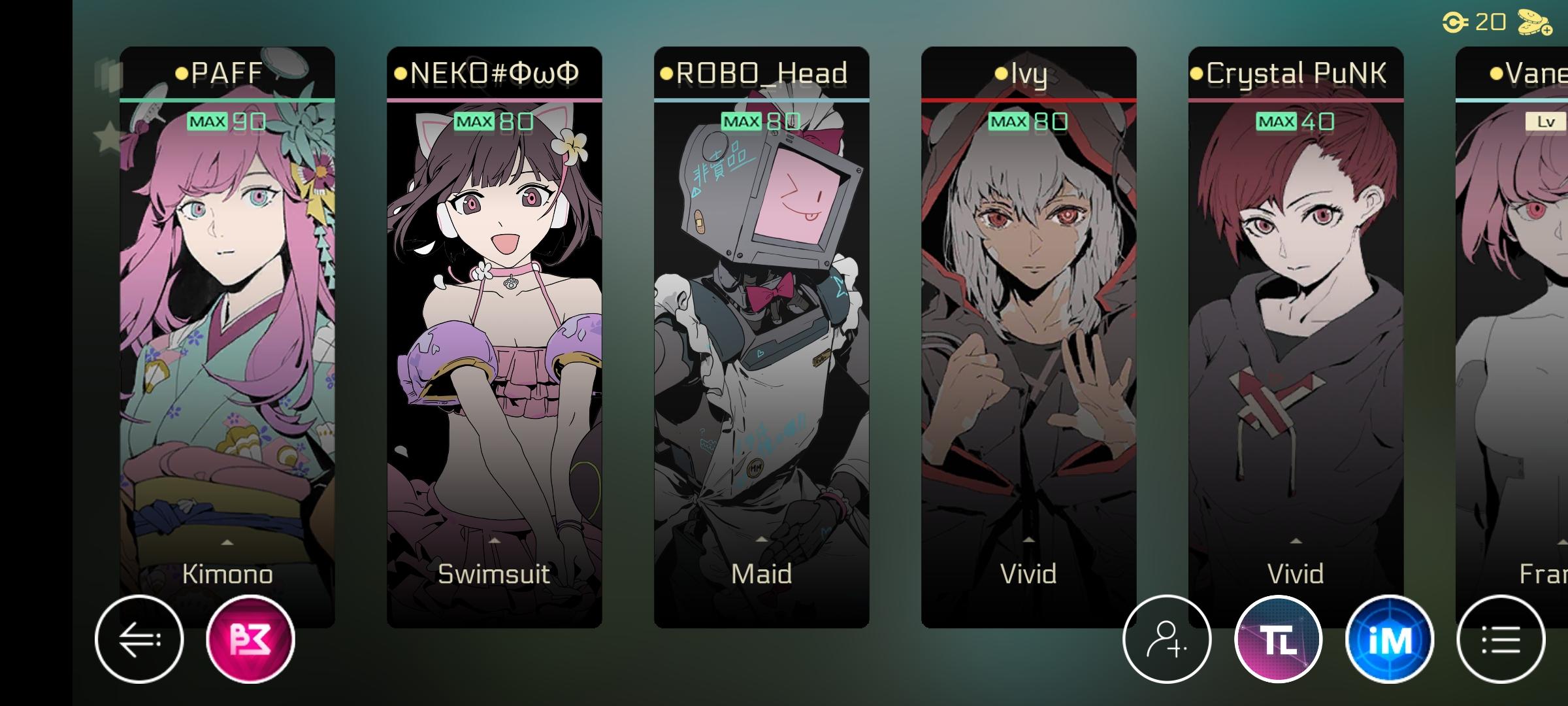Viewport: 1568px width, 706px height.
Task: Click the Vivid label on Crystal PuNK
Action: pos(1296,574)
